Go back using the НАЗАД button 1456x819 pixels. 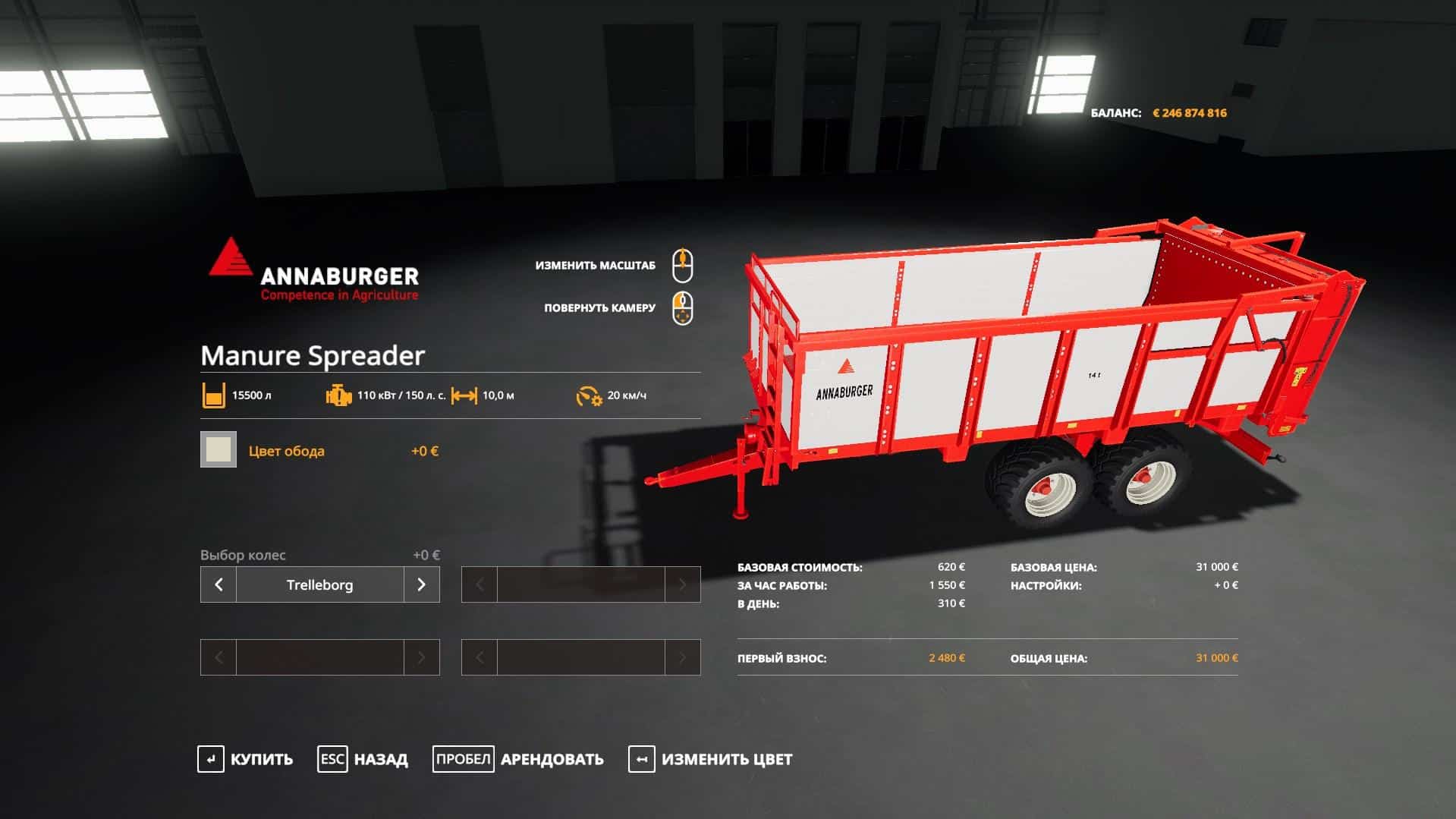363,759
